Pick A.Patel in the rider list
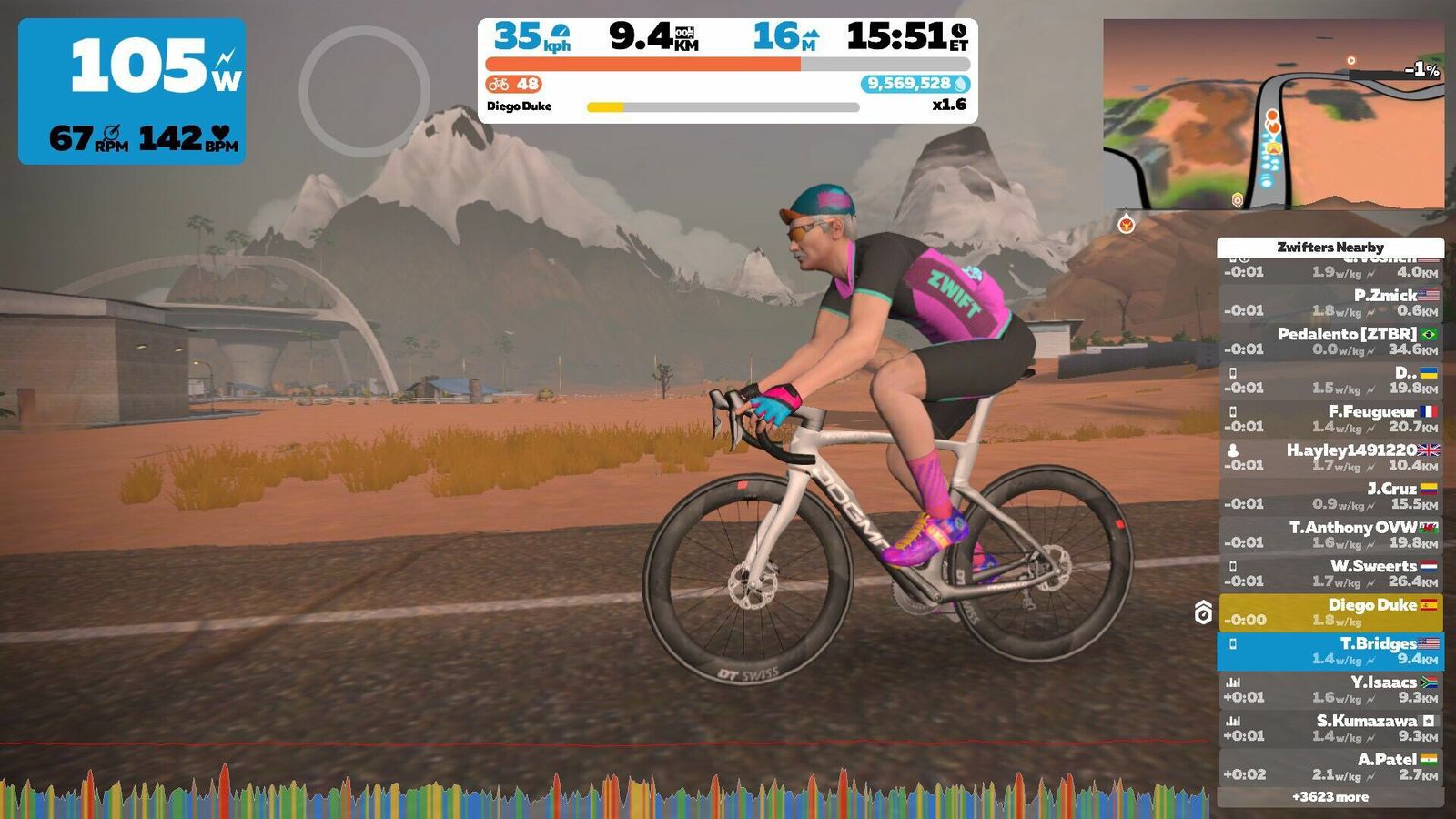This screenshot has height=819, width=1456. point(1330,766)
